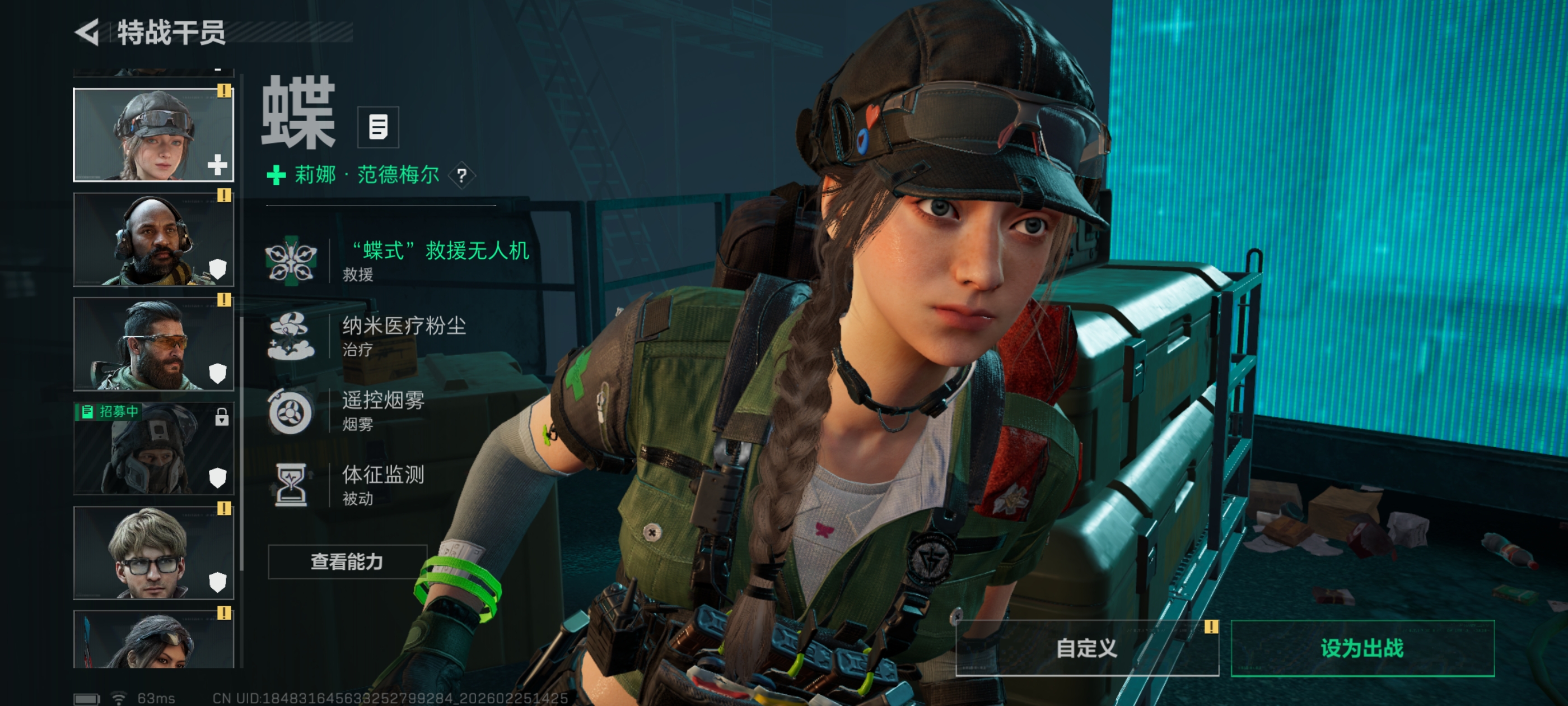Open the 自定义 customization button
1568x706 pixels.
coord(1086,648)
